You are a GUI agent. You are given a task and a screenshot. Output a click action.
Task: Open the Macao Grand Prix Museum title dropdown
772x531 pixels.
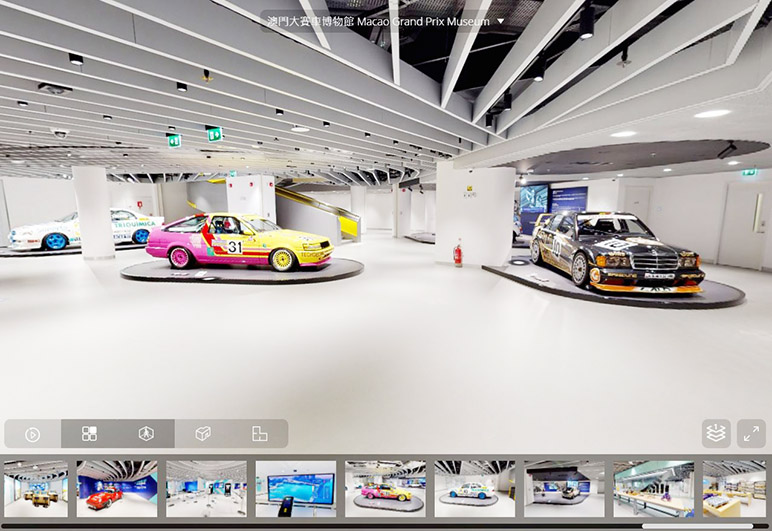tap(500, 21)
